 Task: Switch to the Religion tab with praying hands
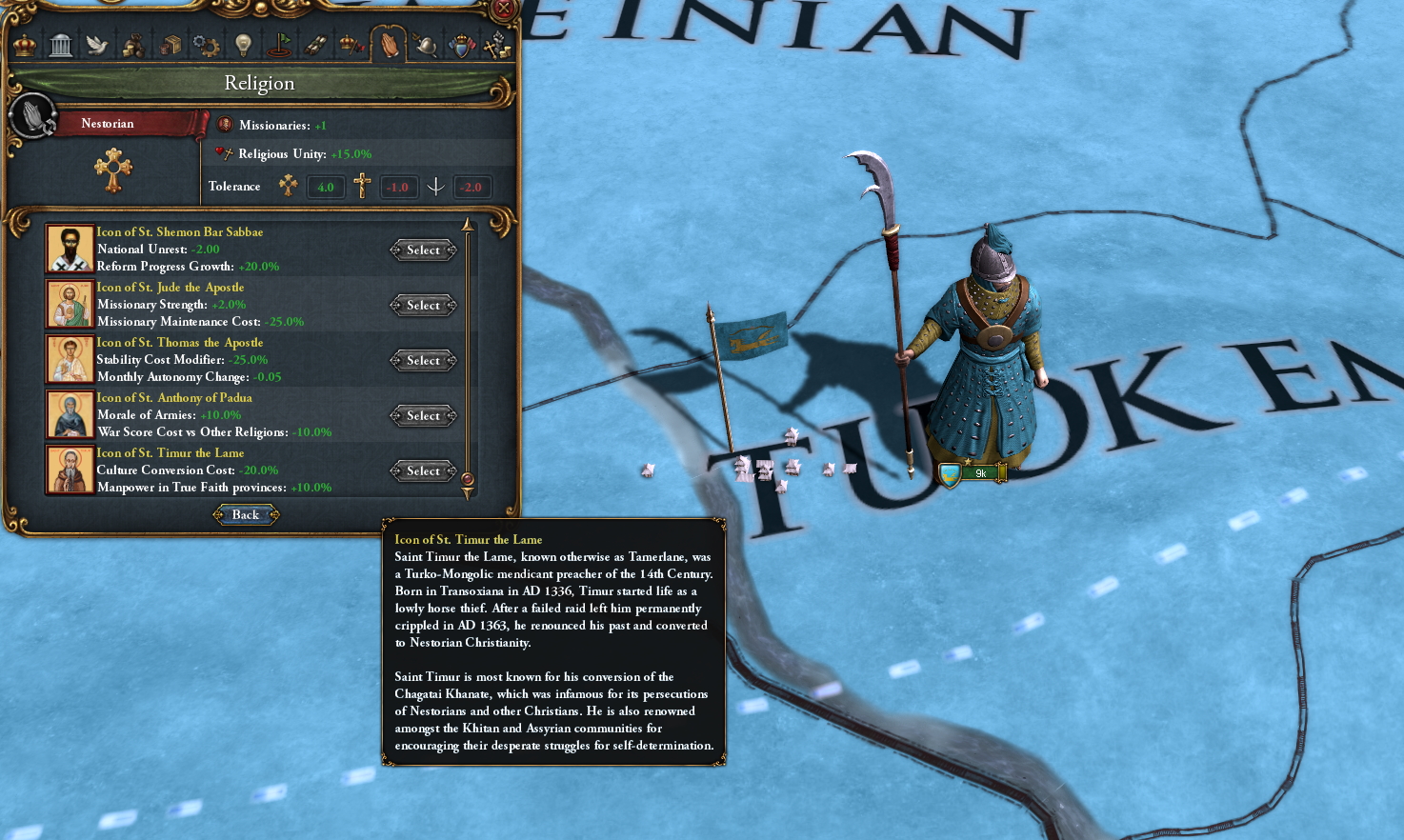pyautogui.click(x=390, y=45)
